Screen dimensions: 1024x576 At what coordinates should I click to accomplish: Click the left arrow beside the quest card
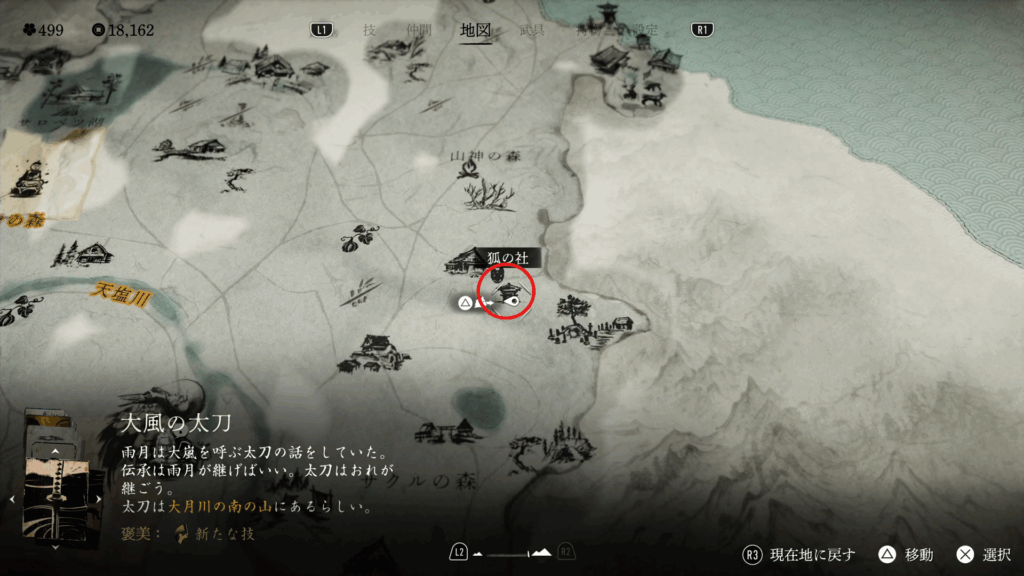(12, 497)
